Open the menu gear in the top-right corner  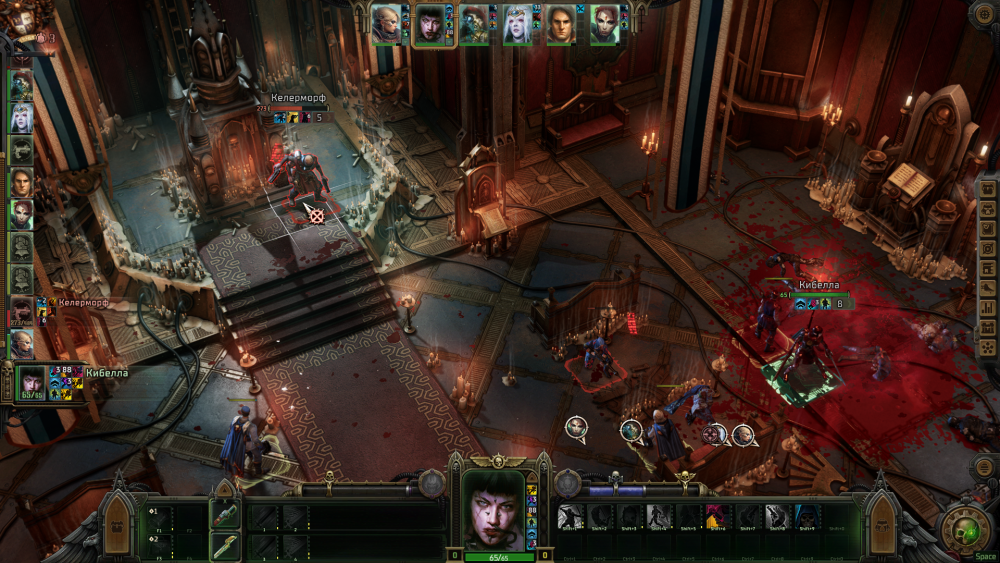point(982,14)
